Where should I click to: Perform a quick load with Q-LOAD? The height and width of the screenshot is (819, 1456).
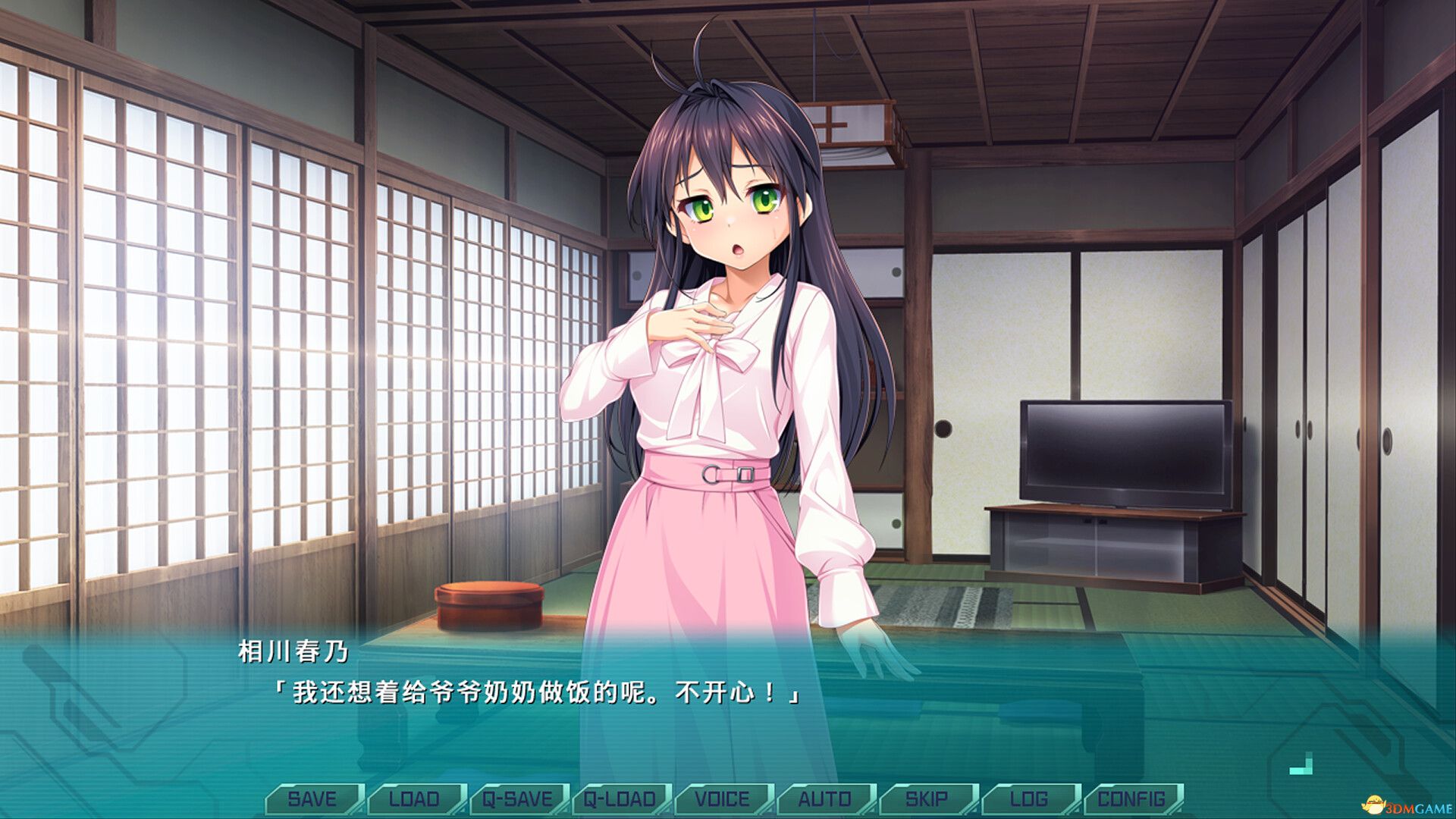[x=617, y=799]
